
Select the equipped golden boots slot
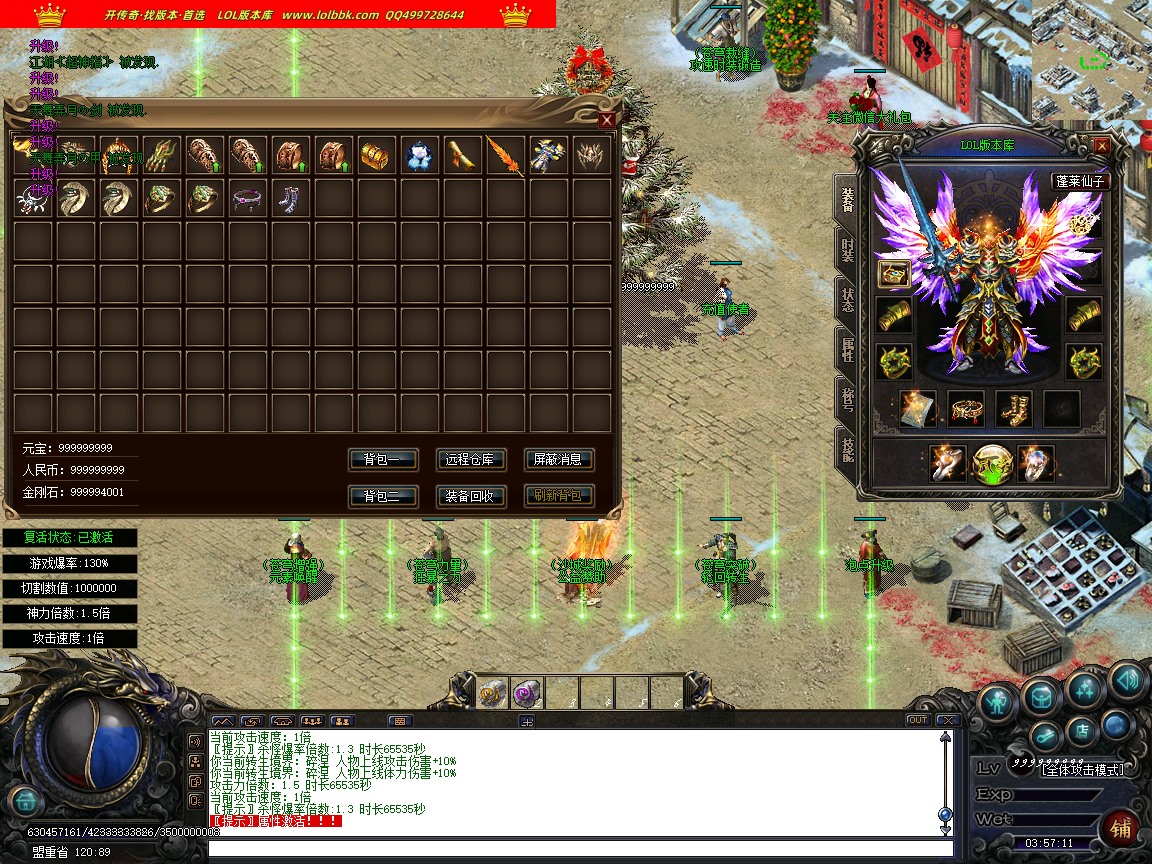tap(1014, 410)
